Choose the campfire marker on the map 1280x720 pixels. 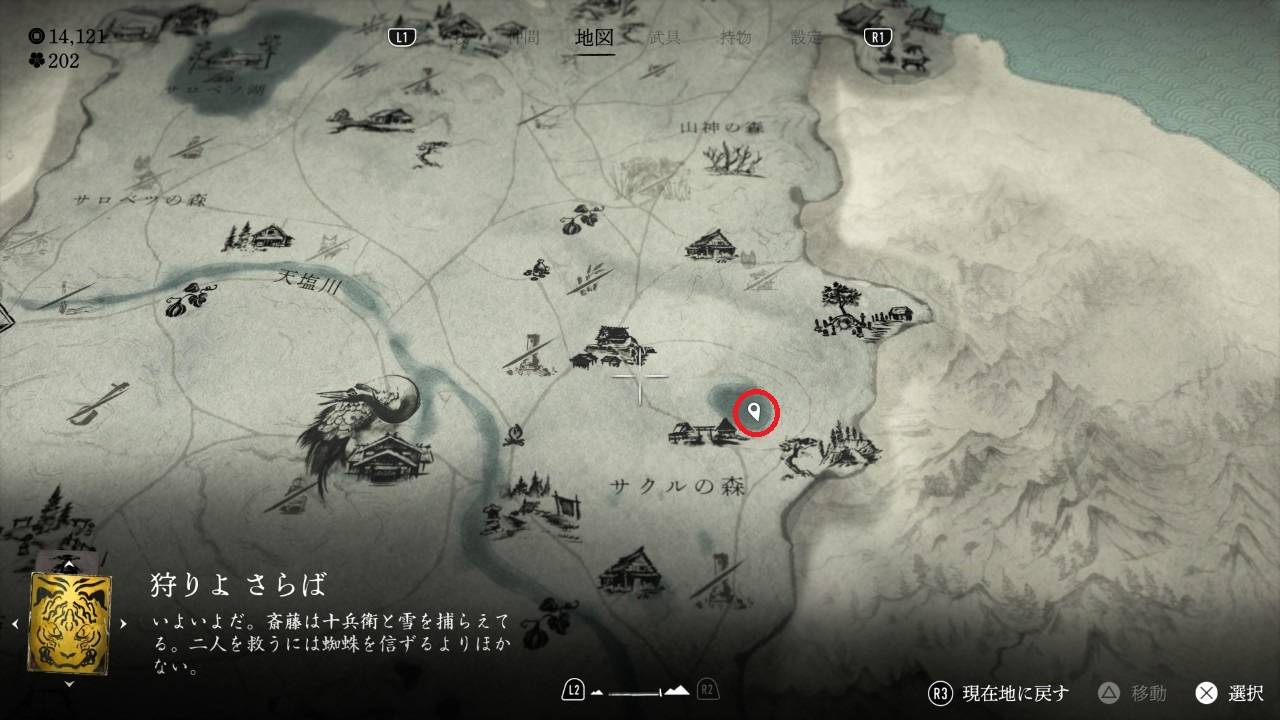coord(516,435)
